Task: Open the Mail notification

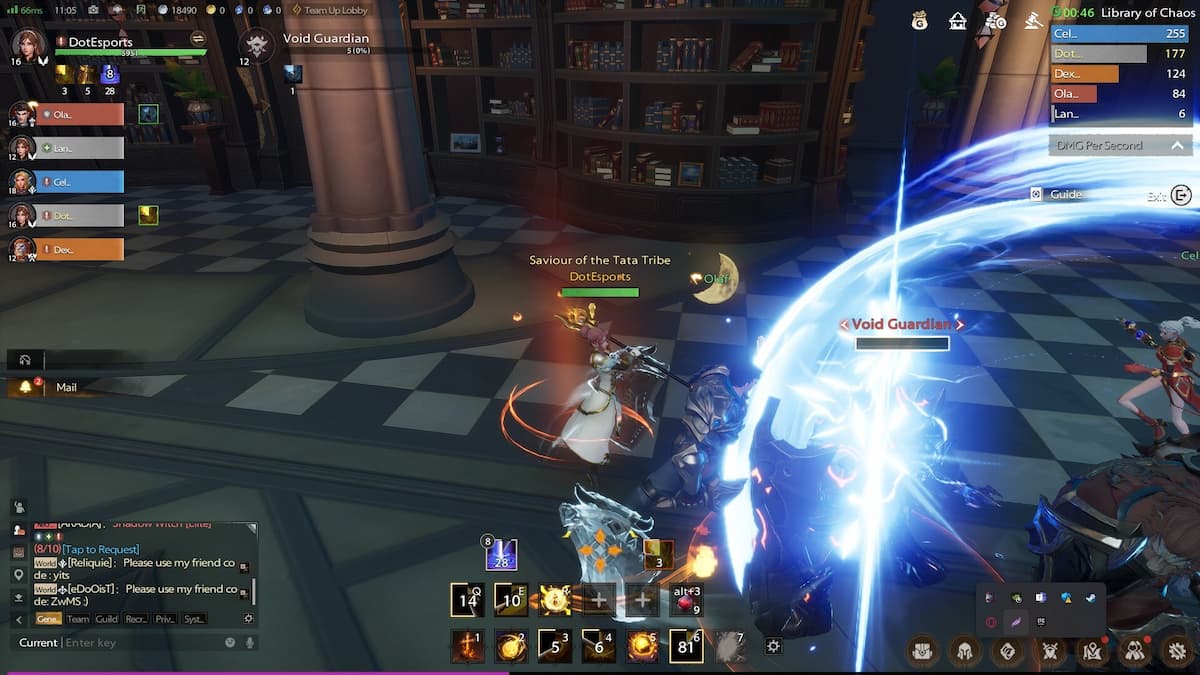Action: [66, 387]
